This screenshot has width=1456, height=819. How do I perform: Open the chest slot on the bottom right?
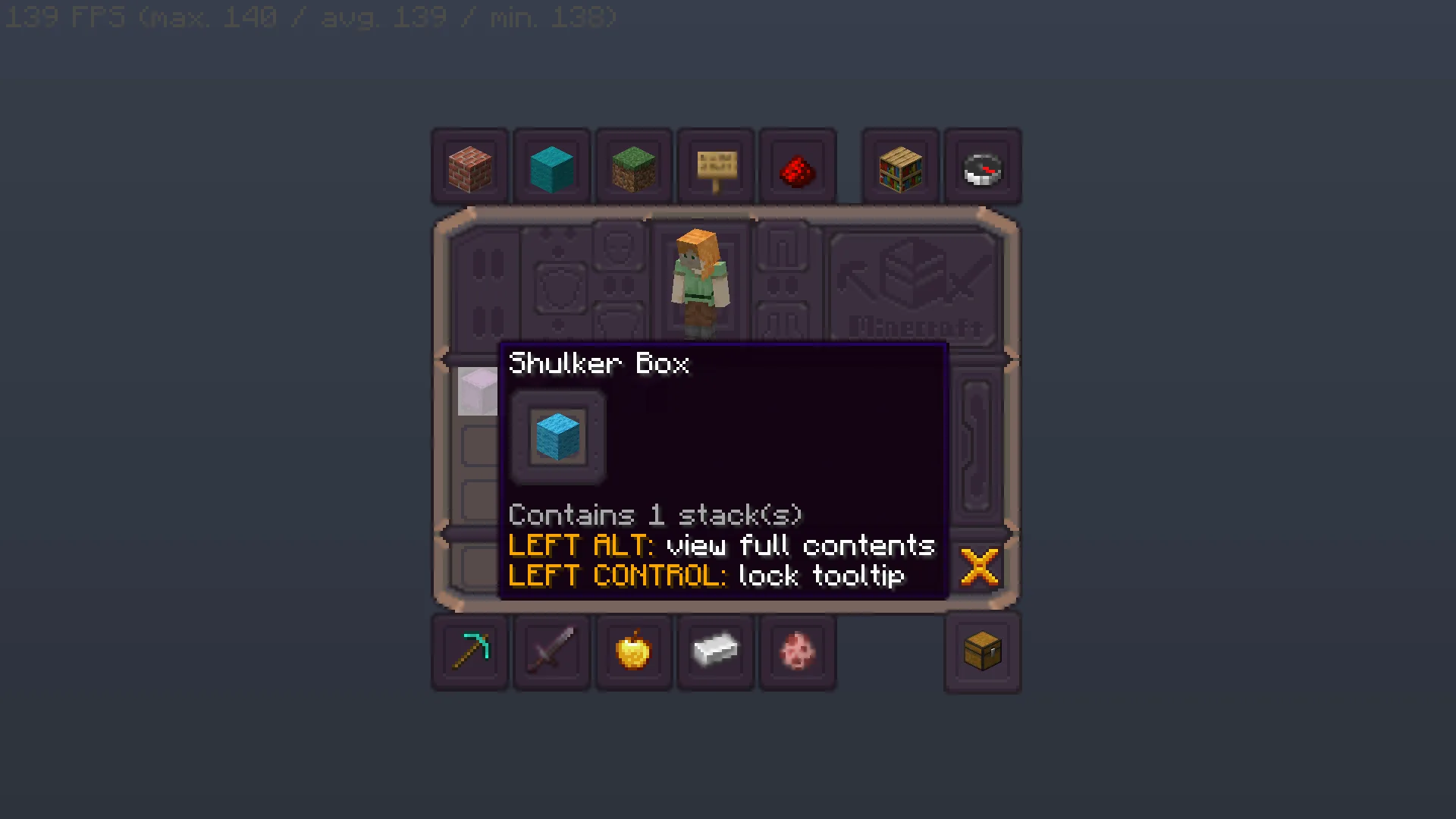(982, 652)
